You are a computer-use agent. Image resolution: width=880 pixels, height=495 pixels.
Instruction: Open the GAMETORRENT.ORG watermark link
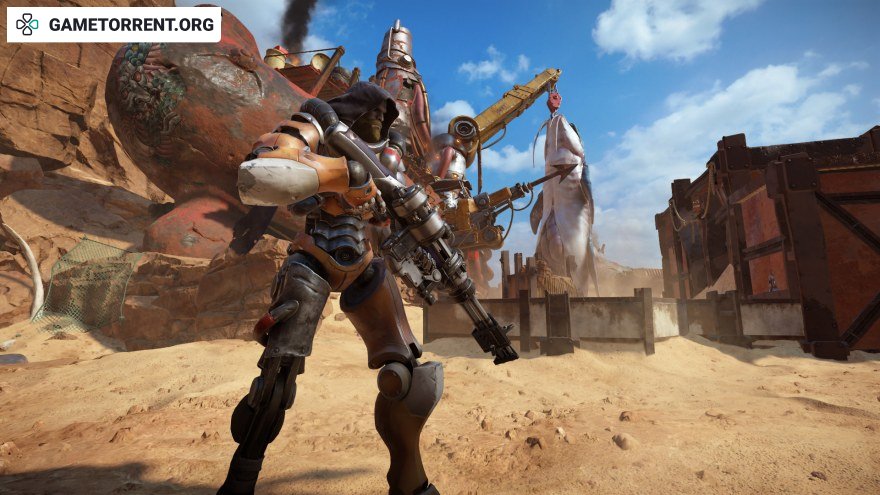pyautogui.click(x=114, y=24)
